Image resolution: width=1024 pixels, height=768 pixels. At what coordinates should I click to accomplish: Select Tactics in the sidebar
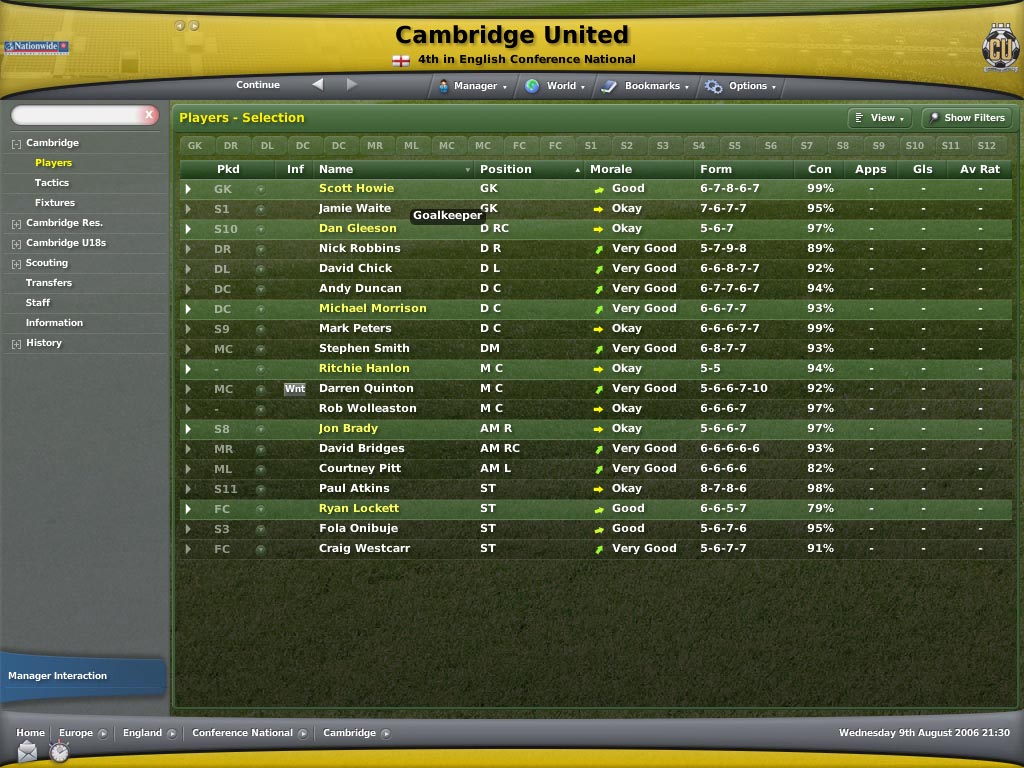(52, 183)
